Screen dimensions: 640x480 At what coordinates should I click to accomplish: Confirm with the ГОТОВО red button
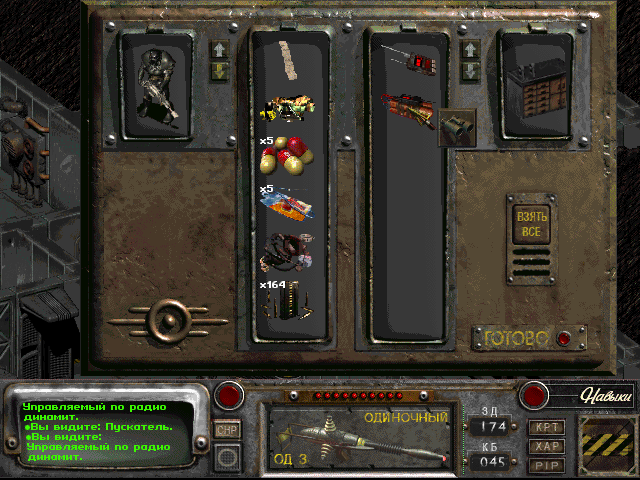pyautogui.click(x=564, y=338)
